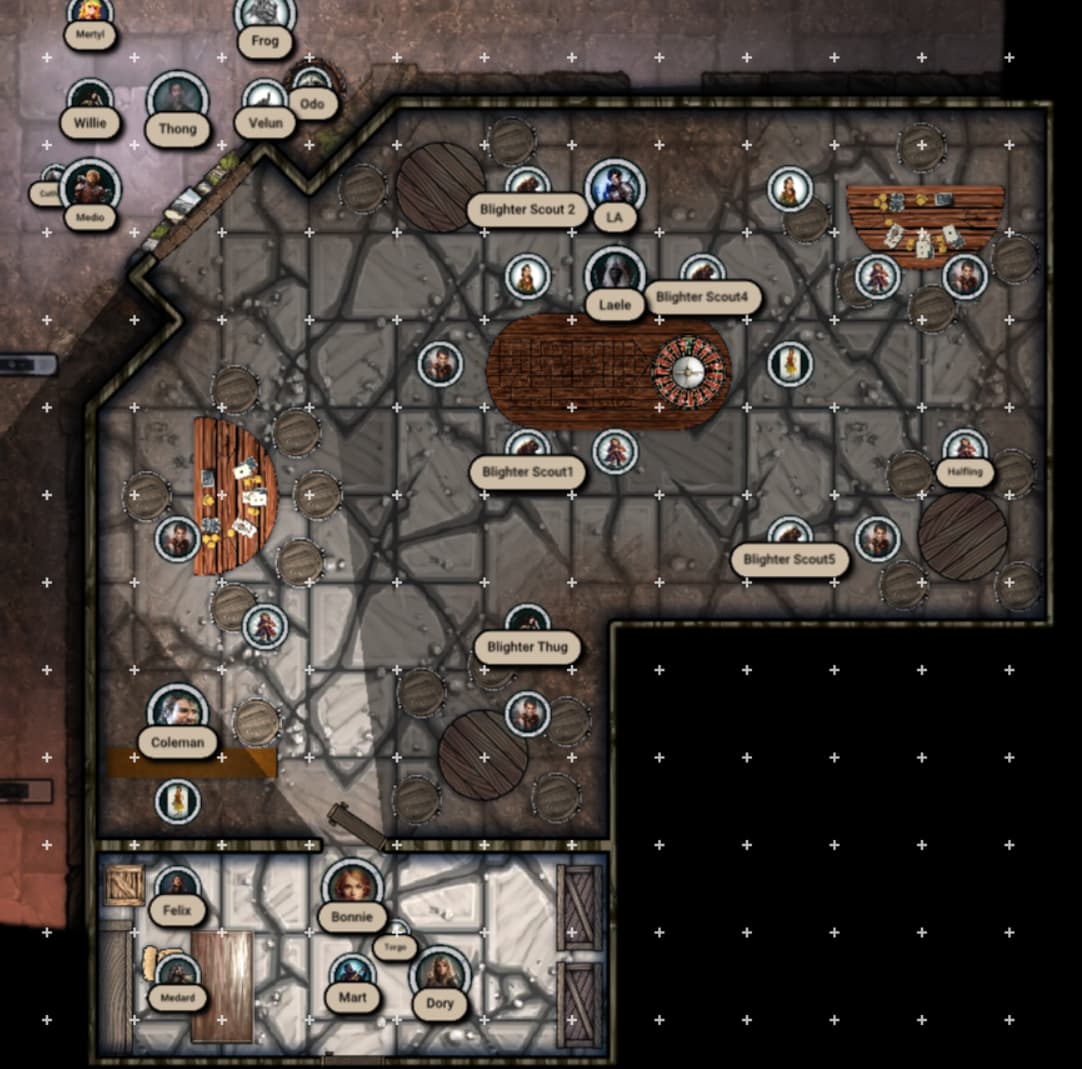The height and width of the screenshot is (1069, 1082).
Task: Select the Blighter Scout1 token
Action: coord(527,448)
